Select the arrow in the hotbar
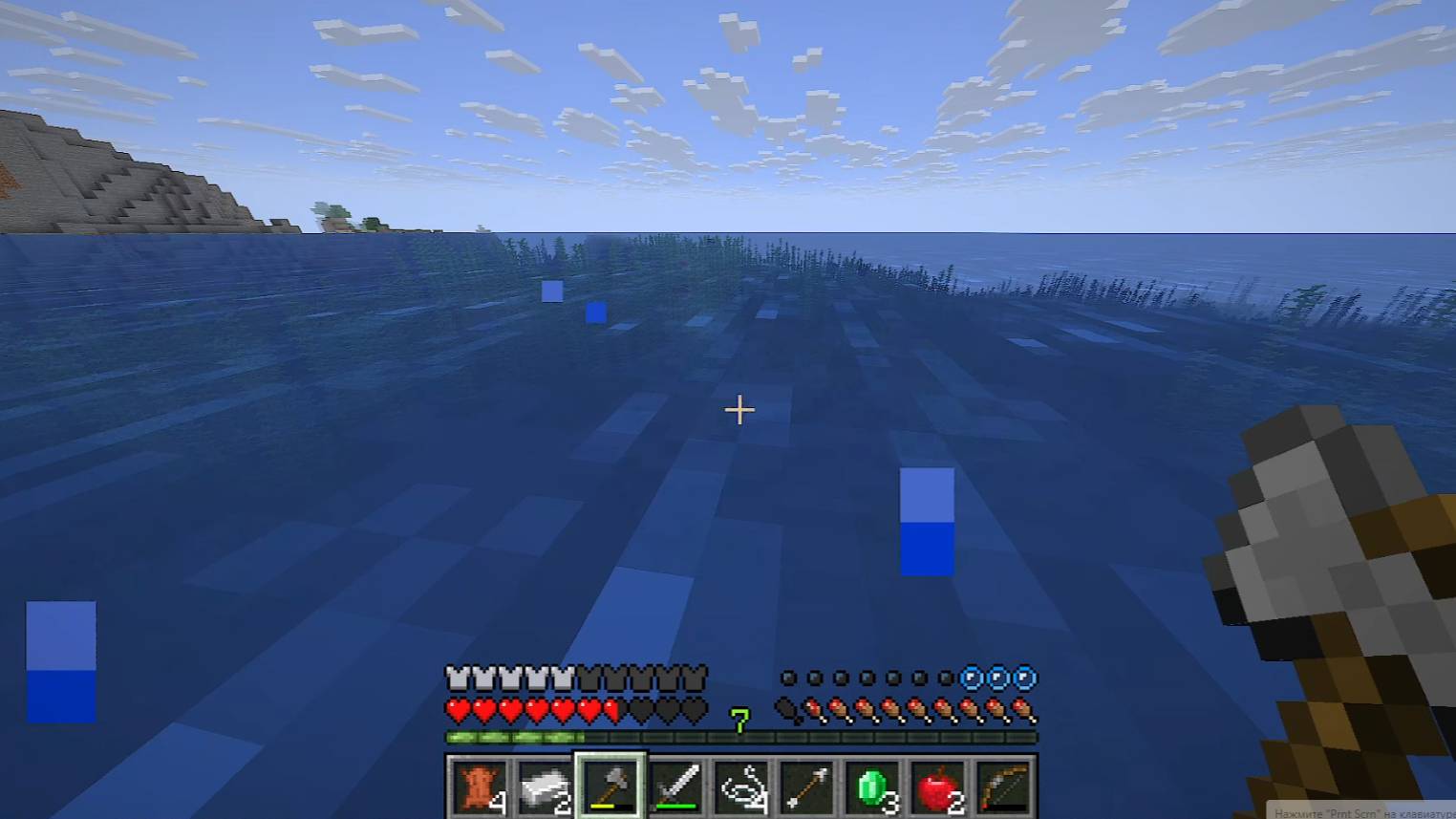Viewport: 1456px width, 819px height. pos(807,784)
